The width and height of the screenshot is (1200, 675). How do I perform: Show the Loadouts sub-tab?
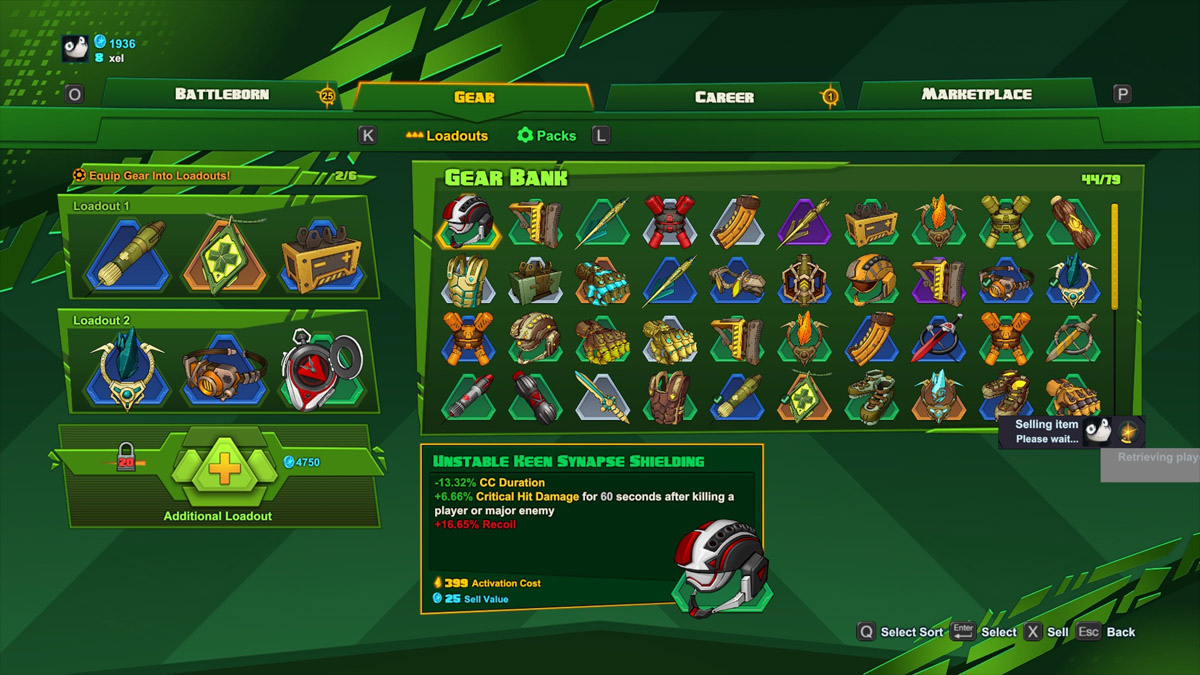(447, 135)
